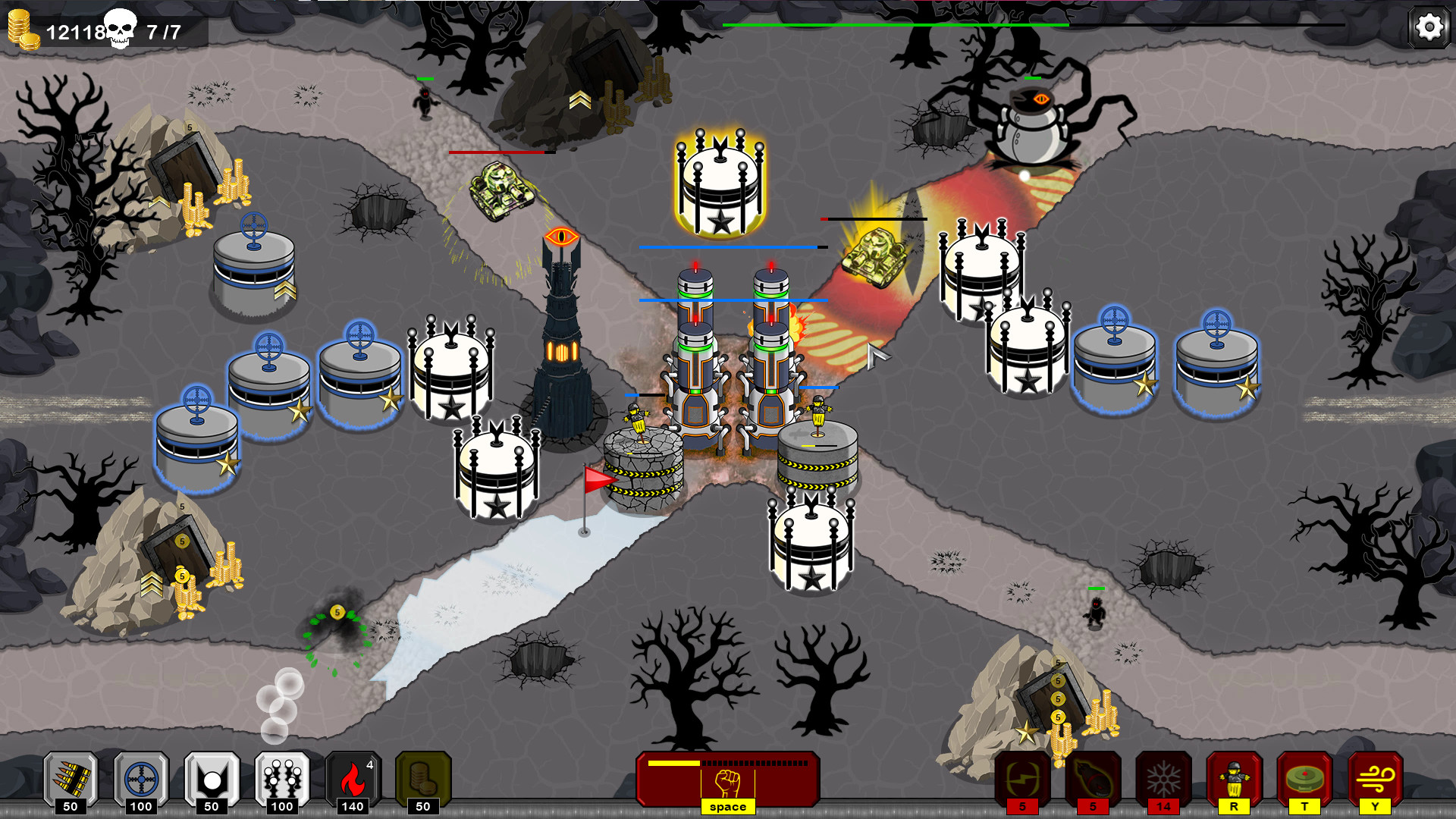Open the settings gear menu
Image resolution: width=1456 pixels, height=819 pixels.
pos(1428,27)
